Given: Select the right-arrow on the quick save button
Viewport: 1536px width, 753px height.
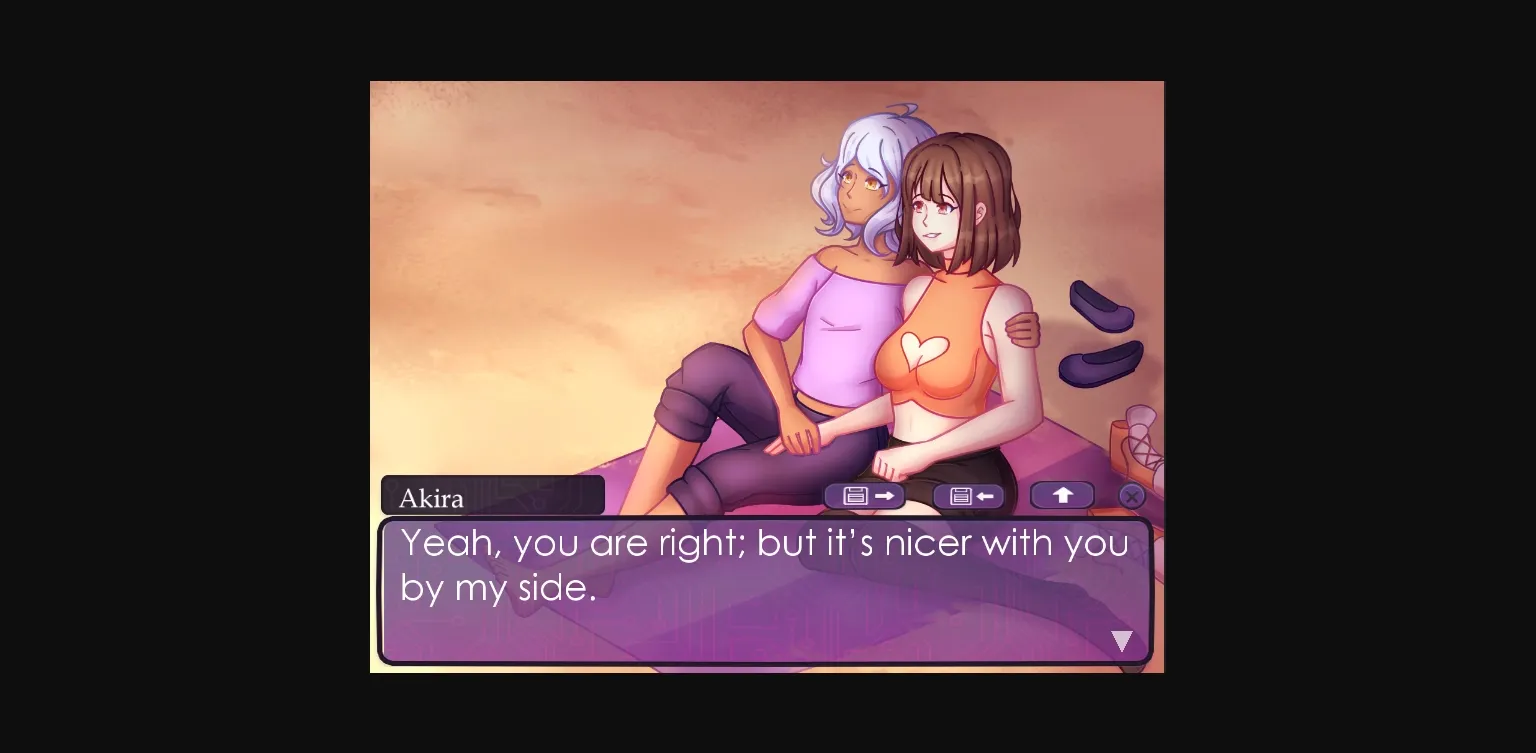Looking at the screenshot, I should (x=883, y=494).
